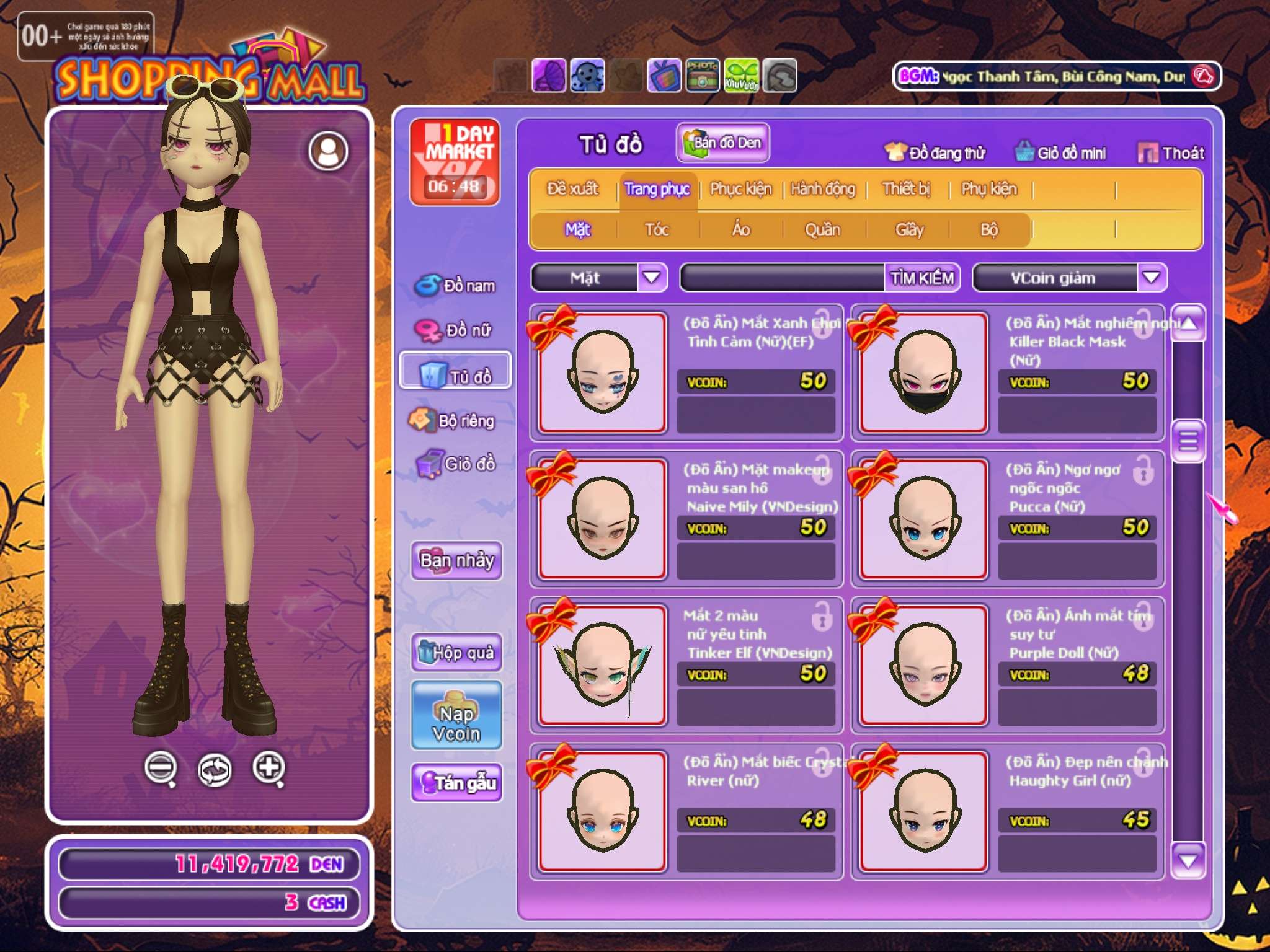
Task: Open the Hộp quà gift box
Action: (x=456, y=652)
